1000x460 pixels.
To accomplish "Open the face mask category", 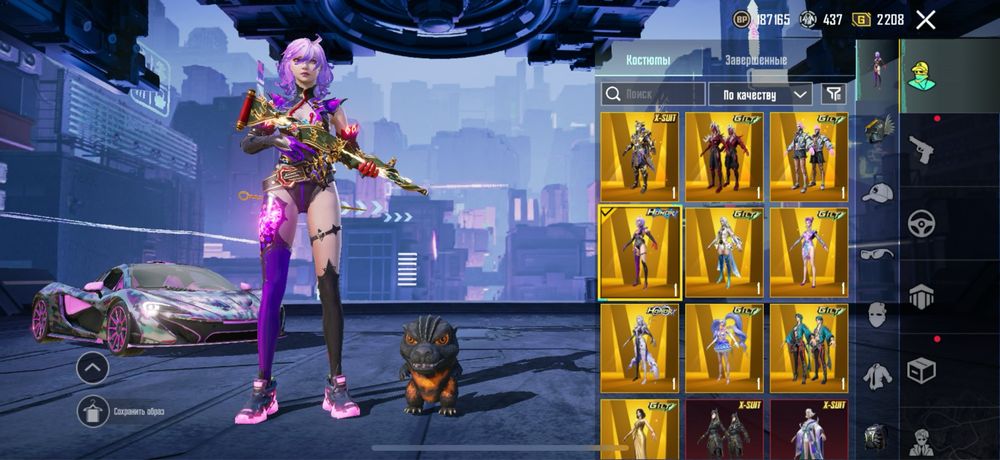I will point(878,314).
